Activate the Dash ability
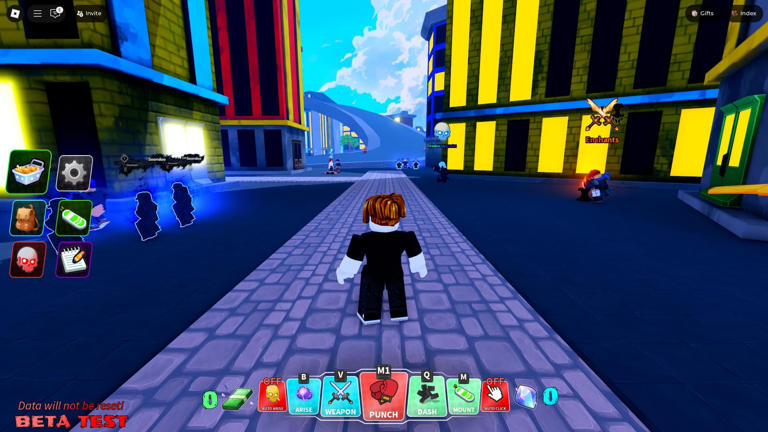 point(427,397)
